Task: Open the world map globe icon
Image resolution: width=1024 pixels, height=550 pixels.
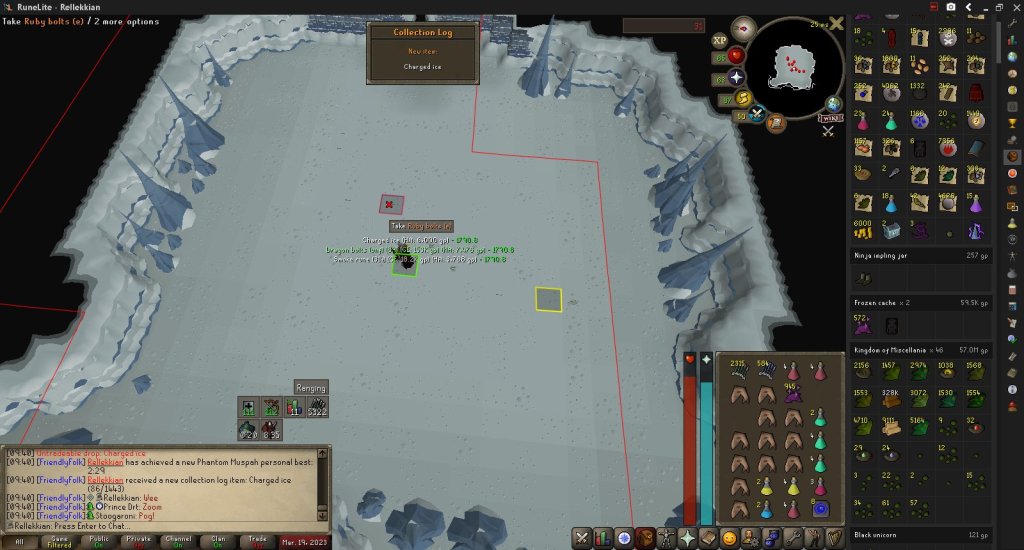Action: coord(834,103)
